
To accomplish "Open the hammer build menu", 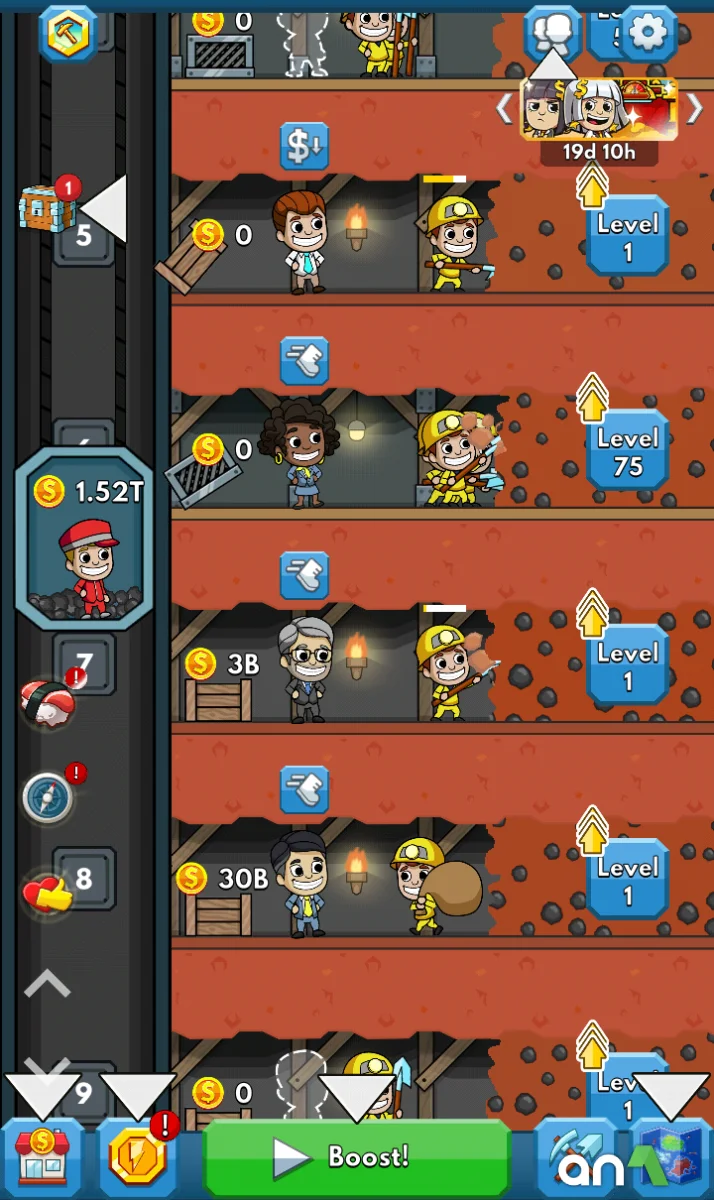I will pyautogui.click(x=68, y=32).
